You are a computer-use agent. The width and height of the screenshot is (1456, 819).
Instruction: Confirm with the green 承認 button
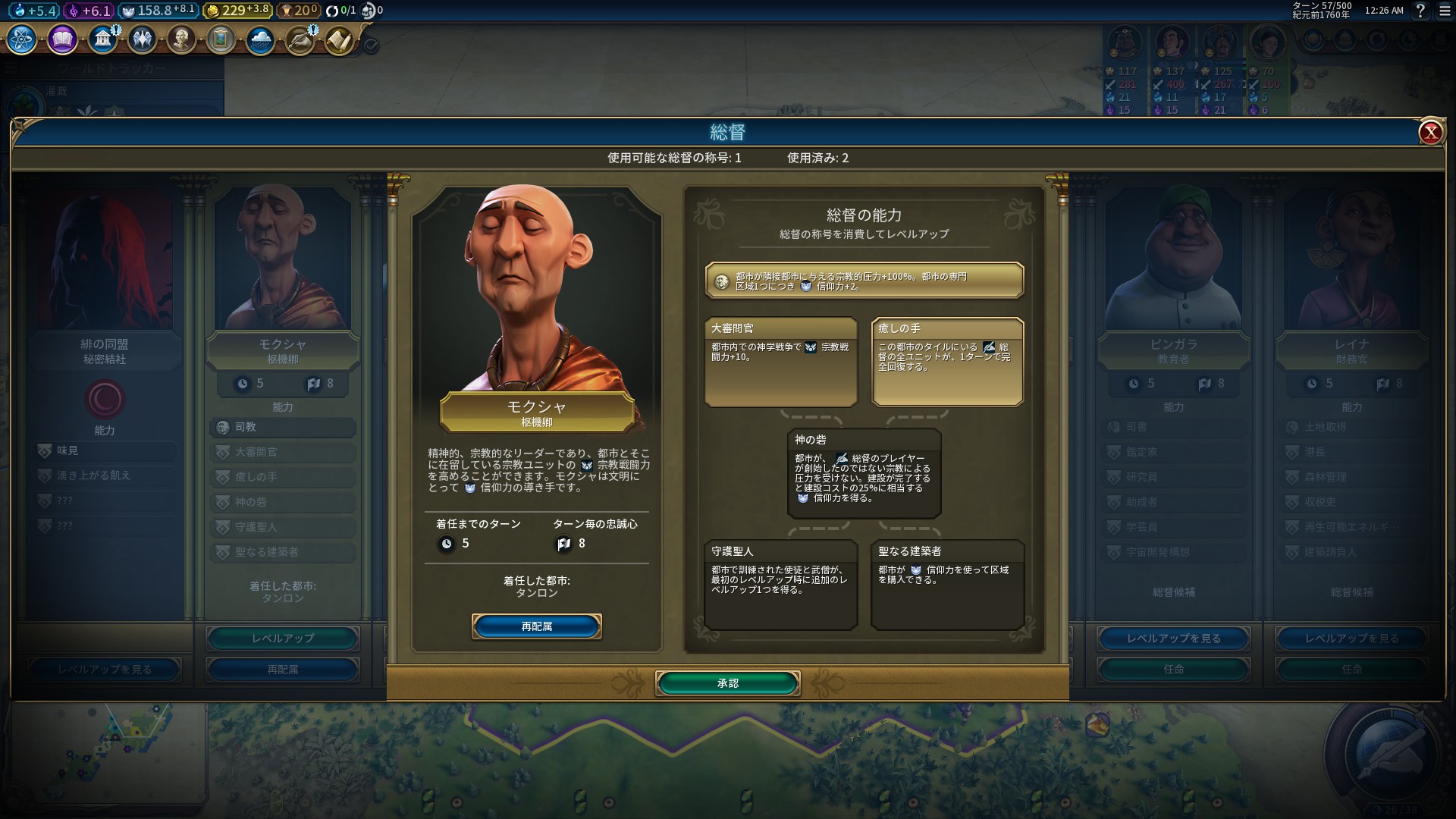(727, 683)
